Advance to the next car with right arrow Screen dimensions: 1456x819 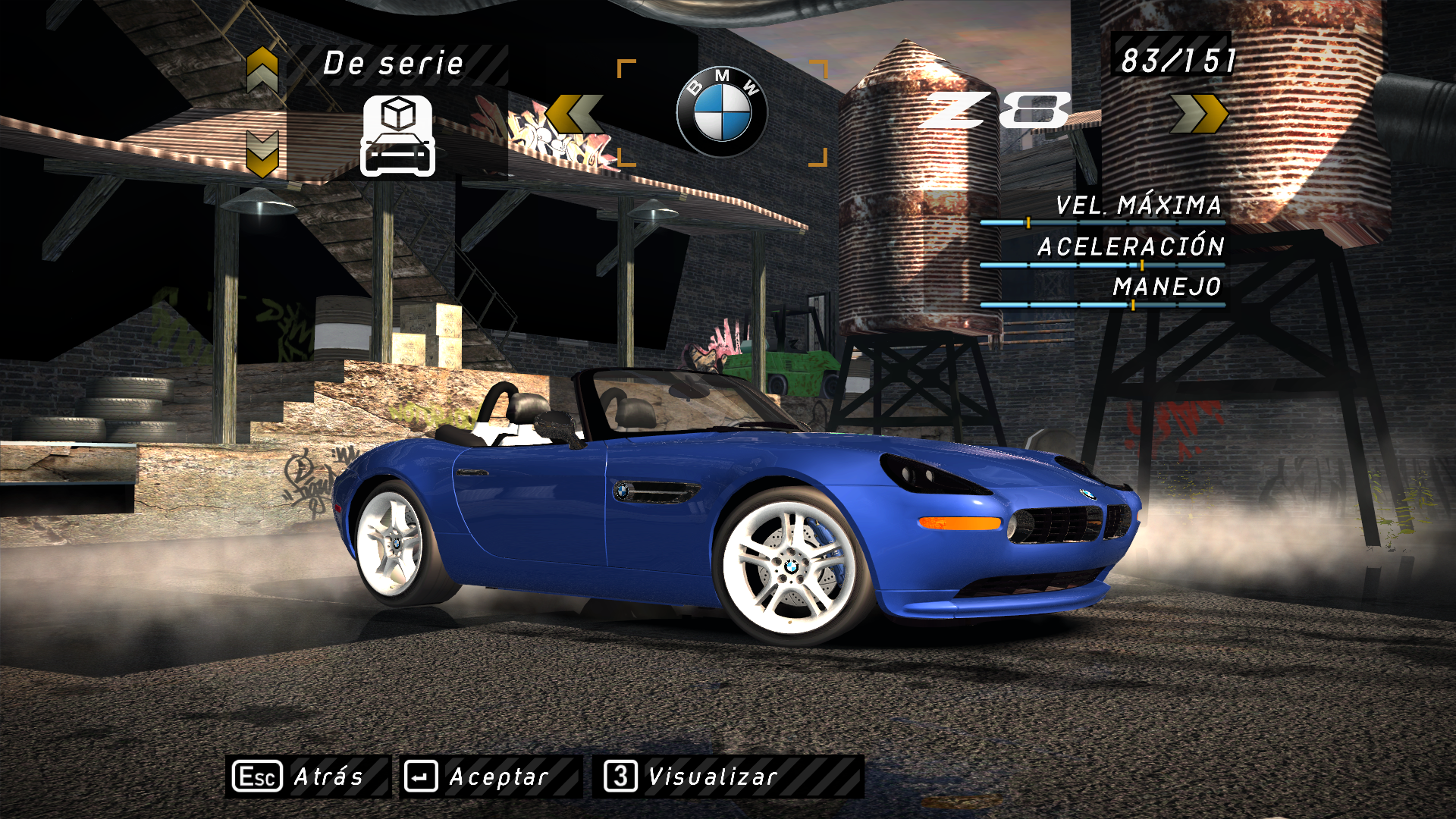(x=1198, y=115)
